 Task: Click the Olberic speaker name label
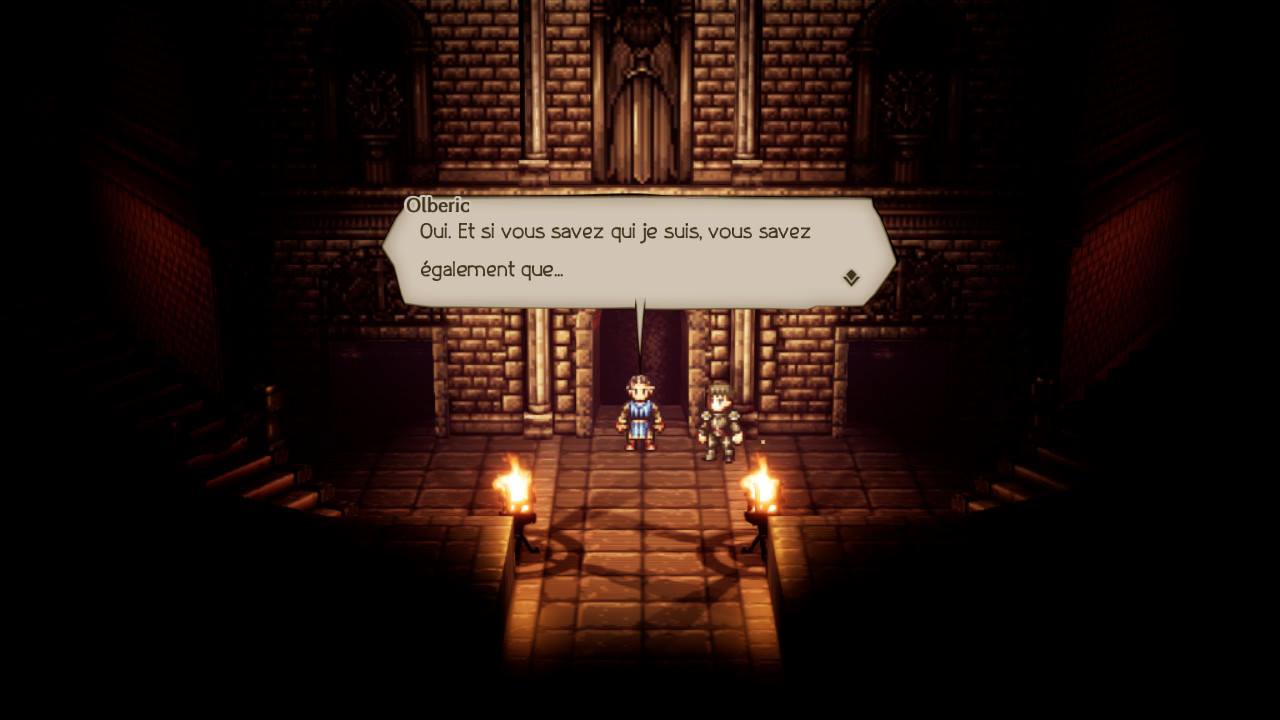pyautogui.click(x=440, y=204)
